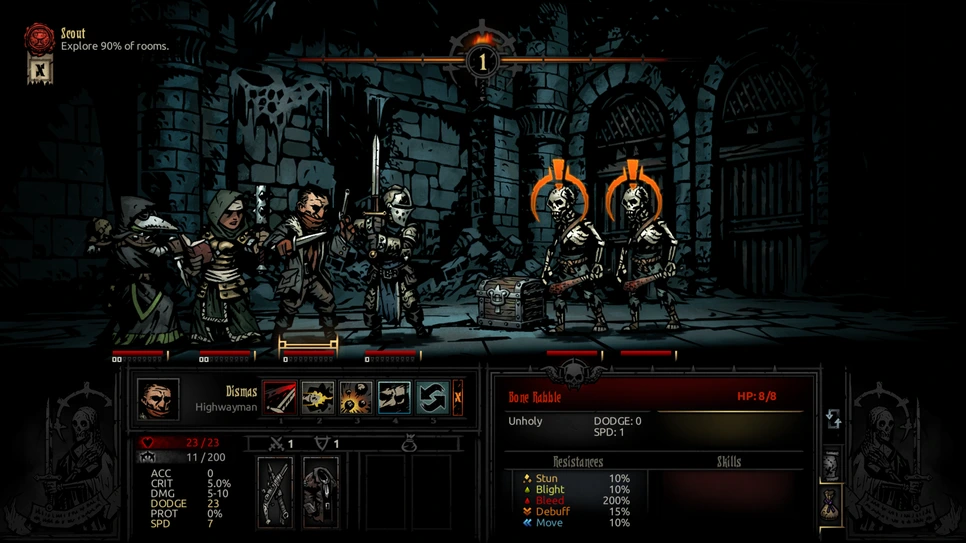The height and width of the screenshot is (543, 966).
Task: Click Dismas's portrait in the hero panel
Action: pyautogui.click(x=158, y=399)
